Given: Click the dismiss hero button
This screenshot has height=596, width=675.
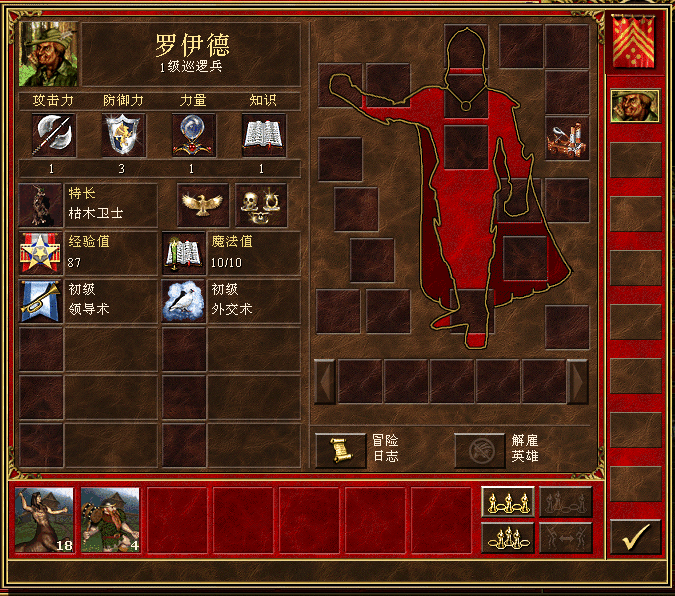Looking at the screenshot, I should click(x=480, y=451).
